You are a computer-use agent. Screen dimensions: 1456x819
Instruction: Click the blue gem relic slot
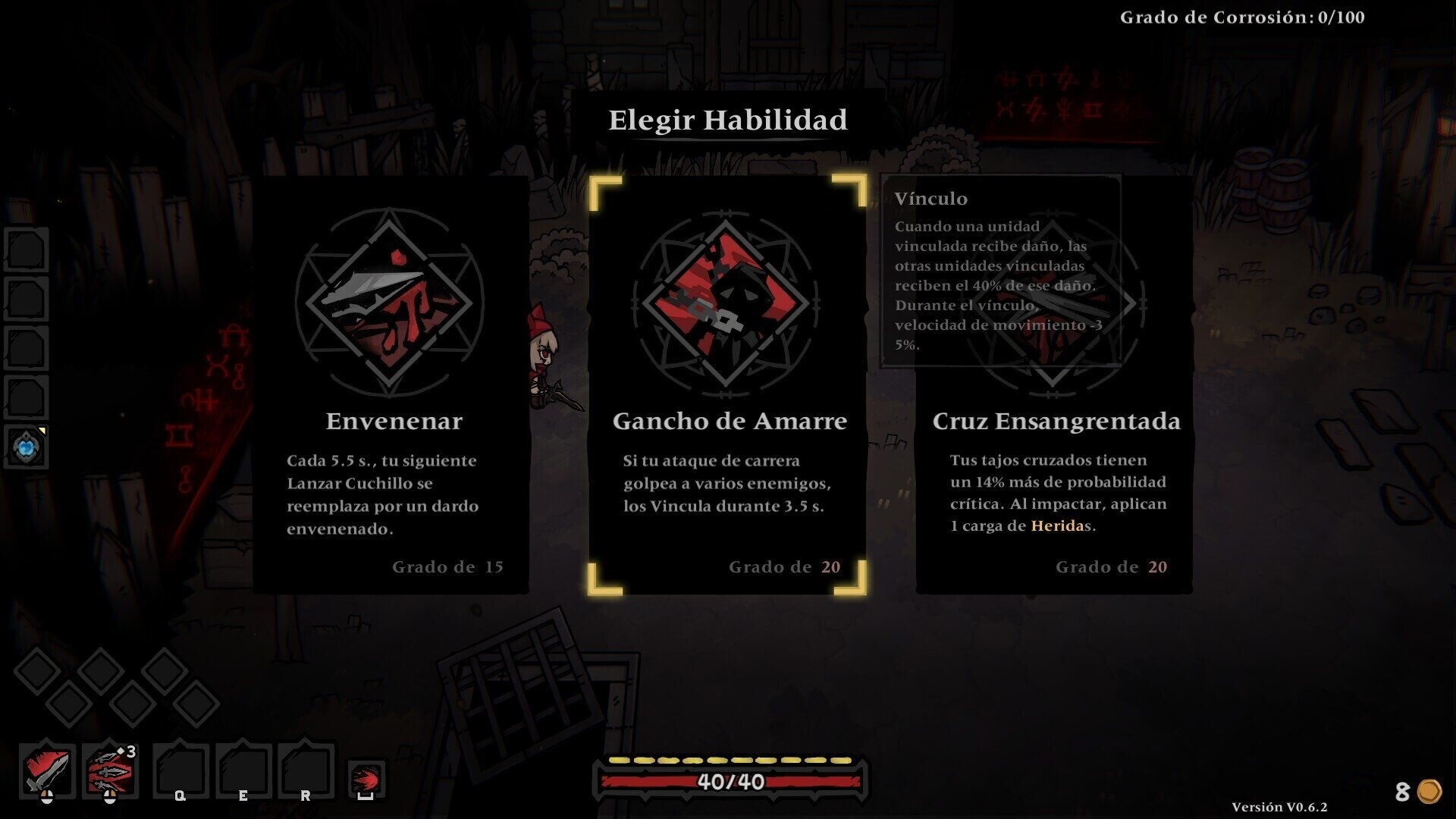(27, 447)
